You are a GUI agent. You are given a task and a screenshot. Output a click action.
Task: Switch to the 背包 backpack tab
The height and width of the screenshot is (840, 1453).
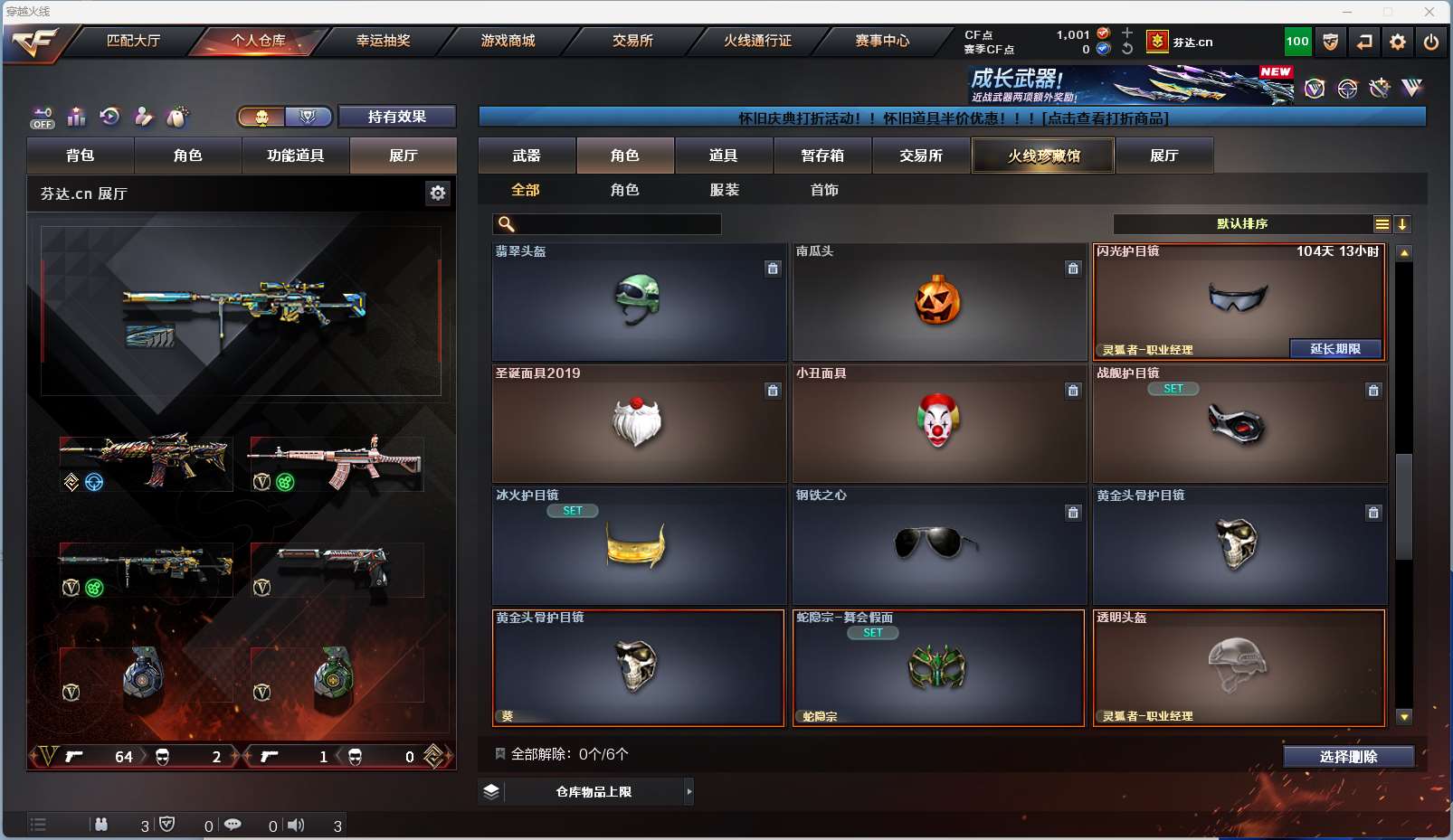click(x=81, y=156)
